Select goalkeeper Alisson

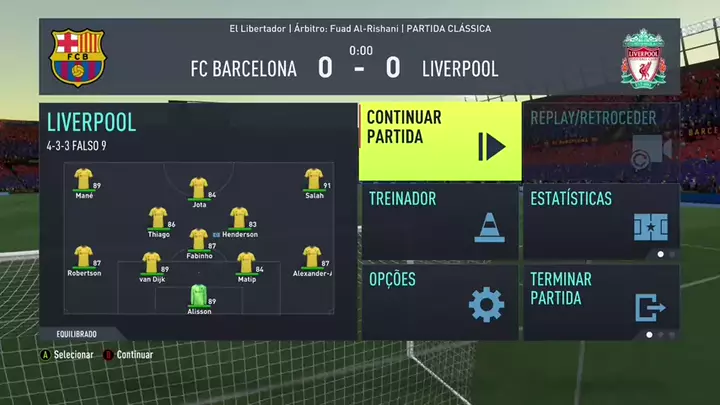click(198, 296)
